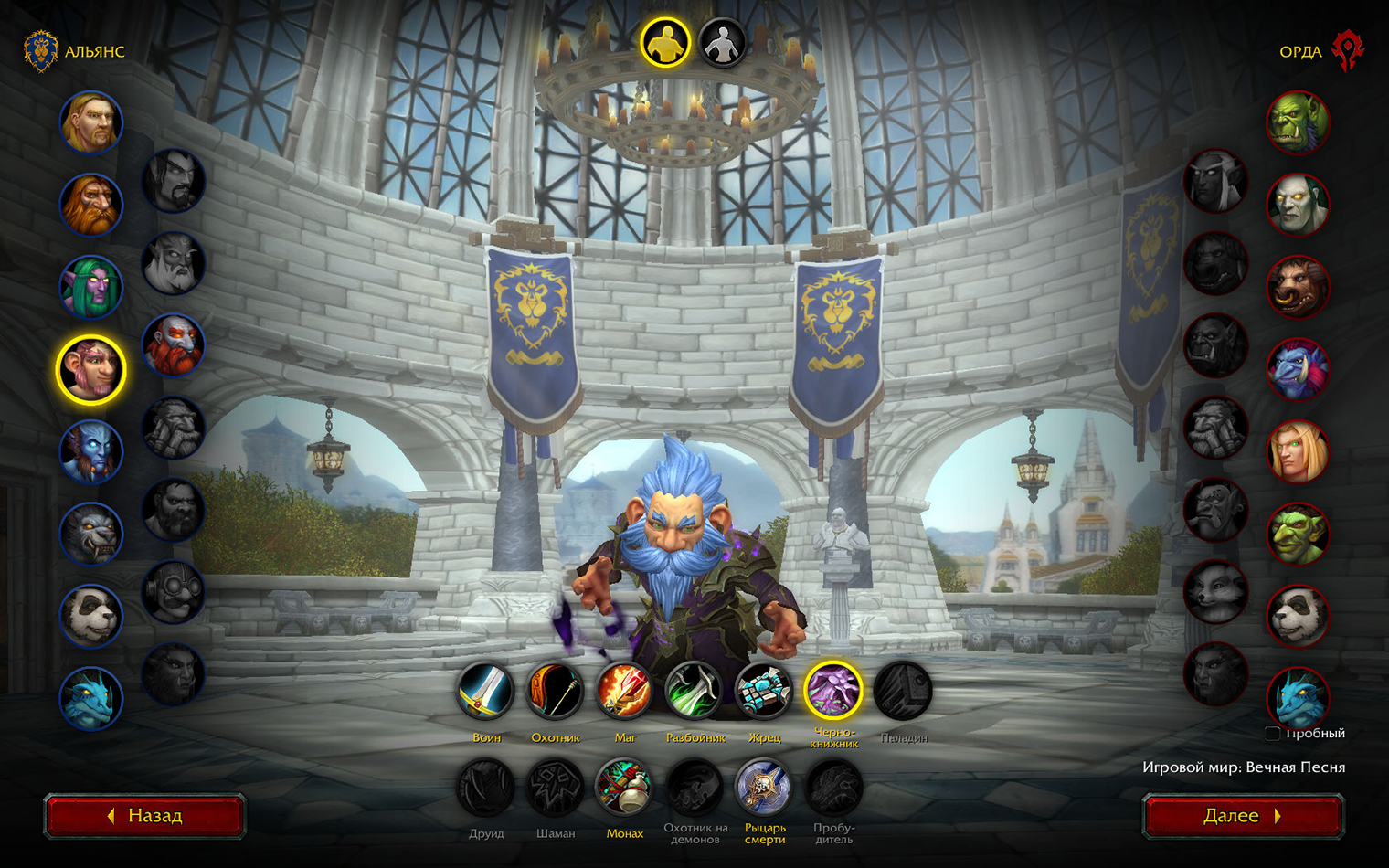Image resolution: width=1389 pixels, height=868 pixels.
Task: Switch to the female body type icon
Action: tap(722, 43)
